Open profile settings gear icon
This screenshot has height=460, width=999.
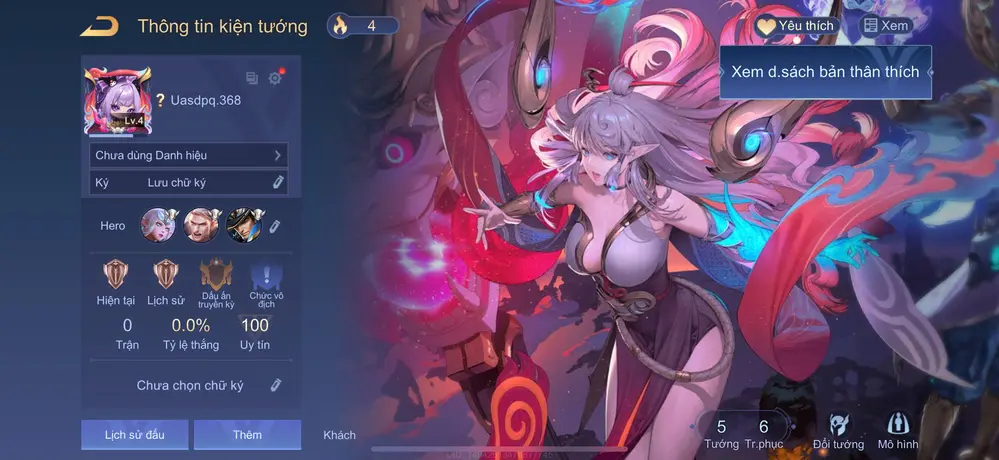coord(275,78)
